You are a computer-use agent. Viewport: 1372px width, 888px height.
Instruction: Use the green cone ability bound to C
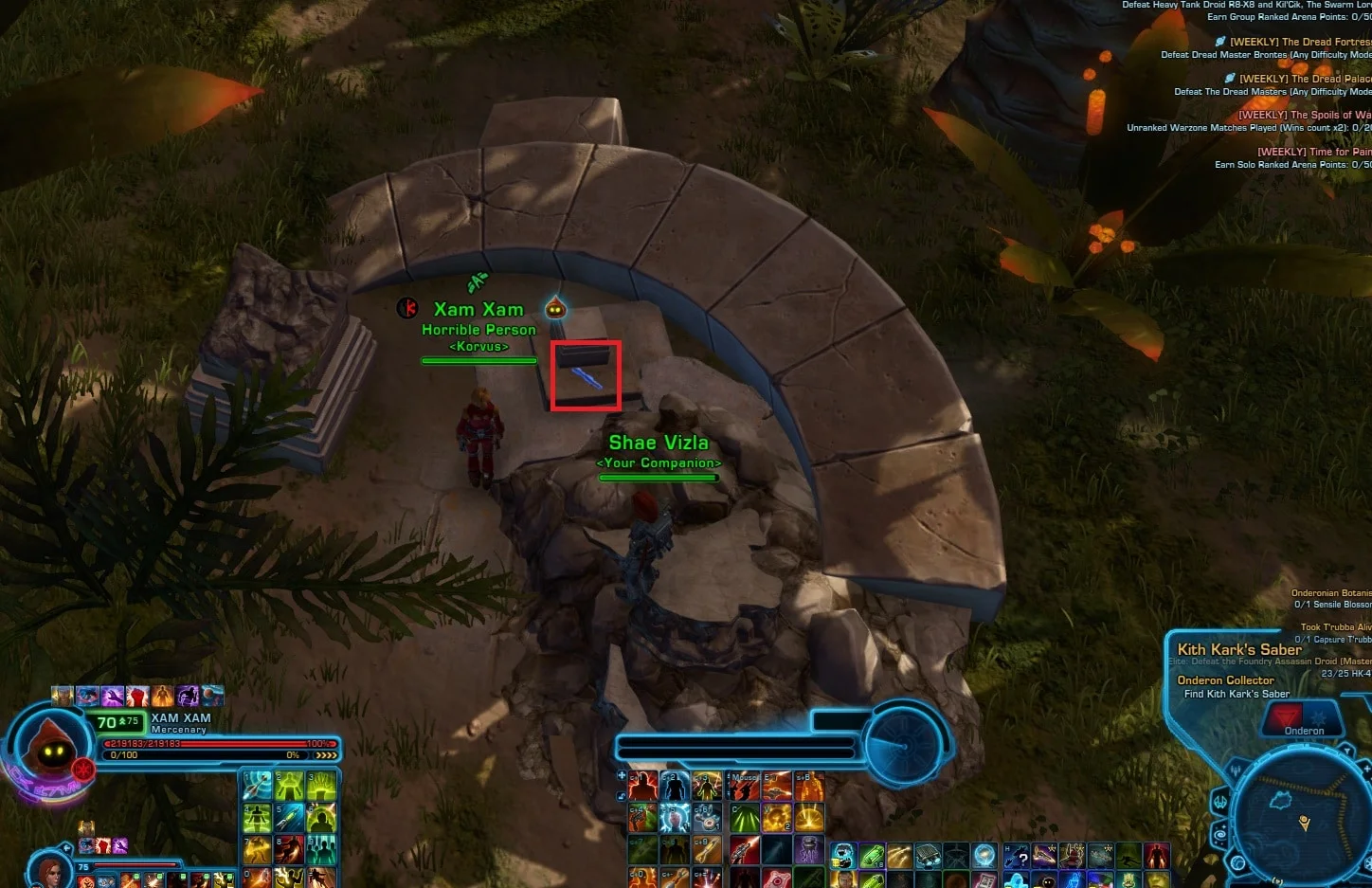[744, 817]
